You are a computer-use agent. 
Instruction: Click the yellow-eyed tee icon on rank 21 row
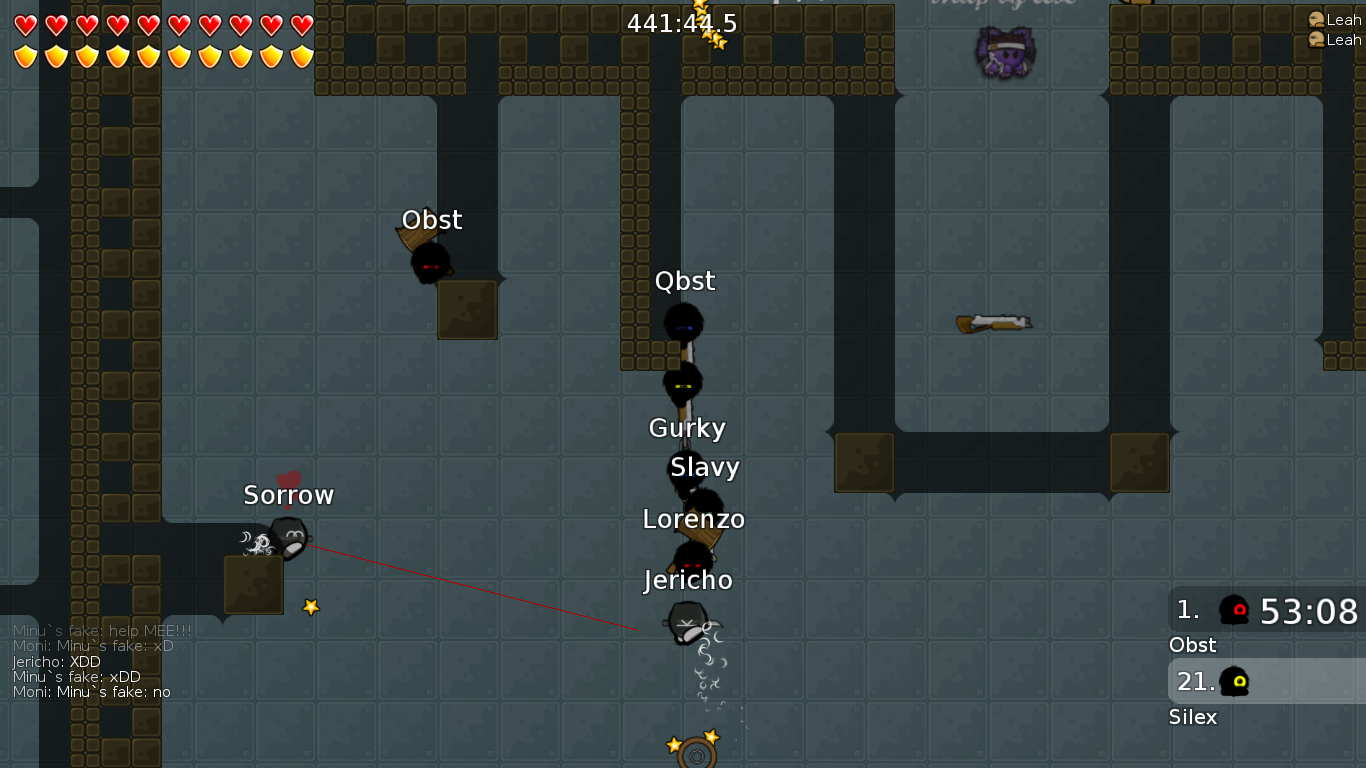(x=1233, y=681)
